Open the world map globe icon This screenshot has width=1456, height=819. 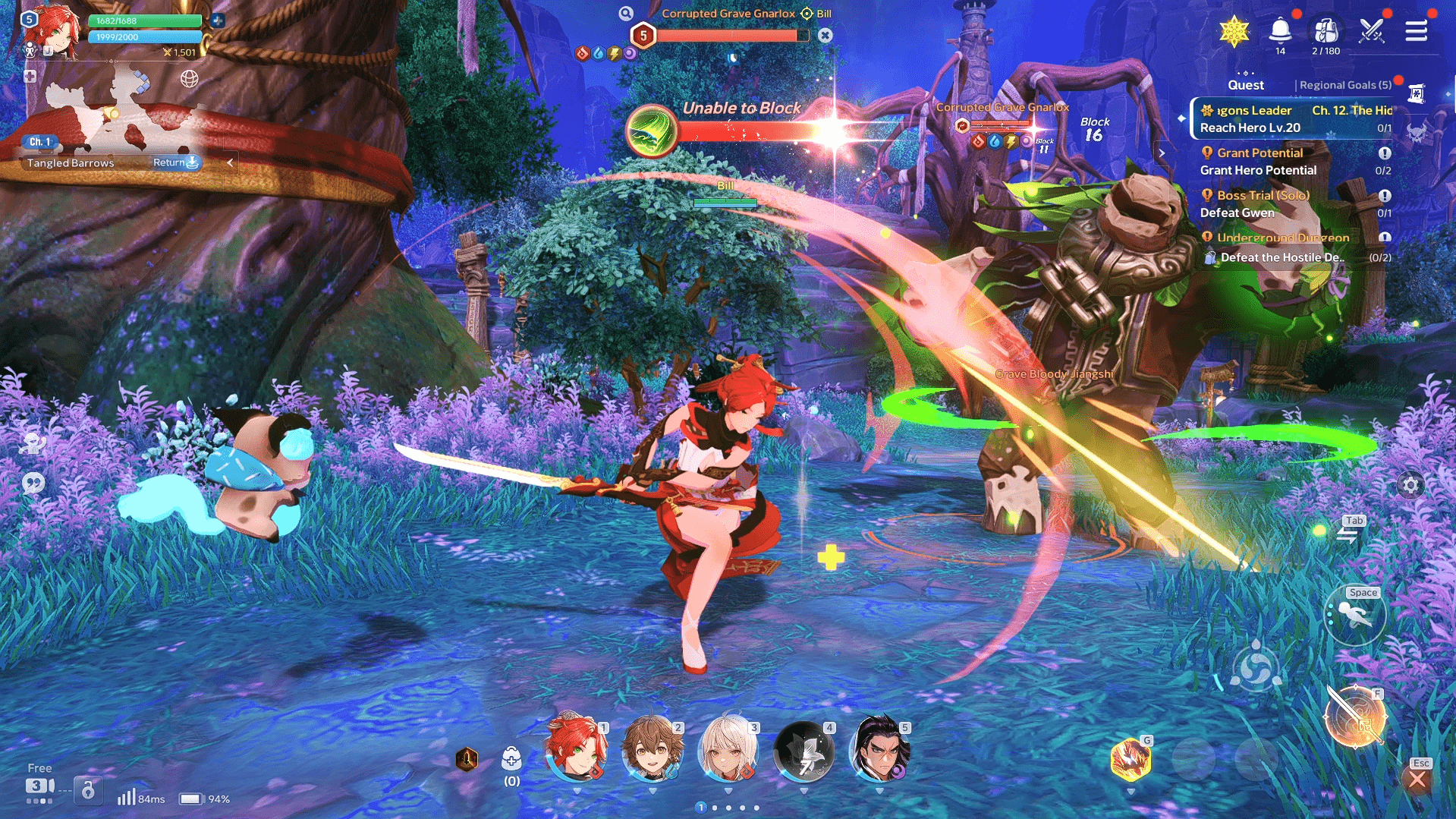coord(190,78)
